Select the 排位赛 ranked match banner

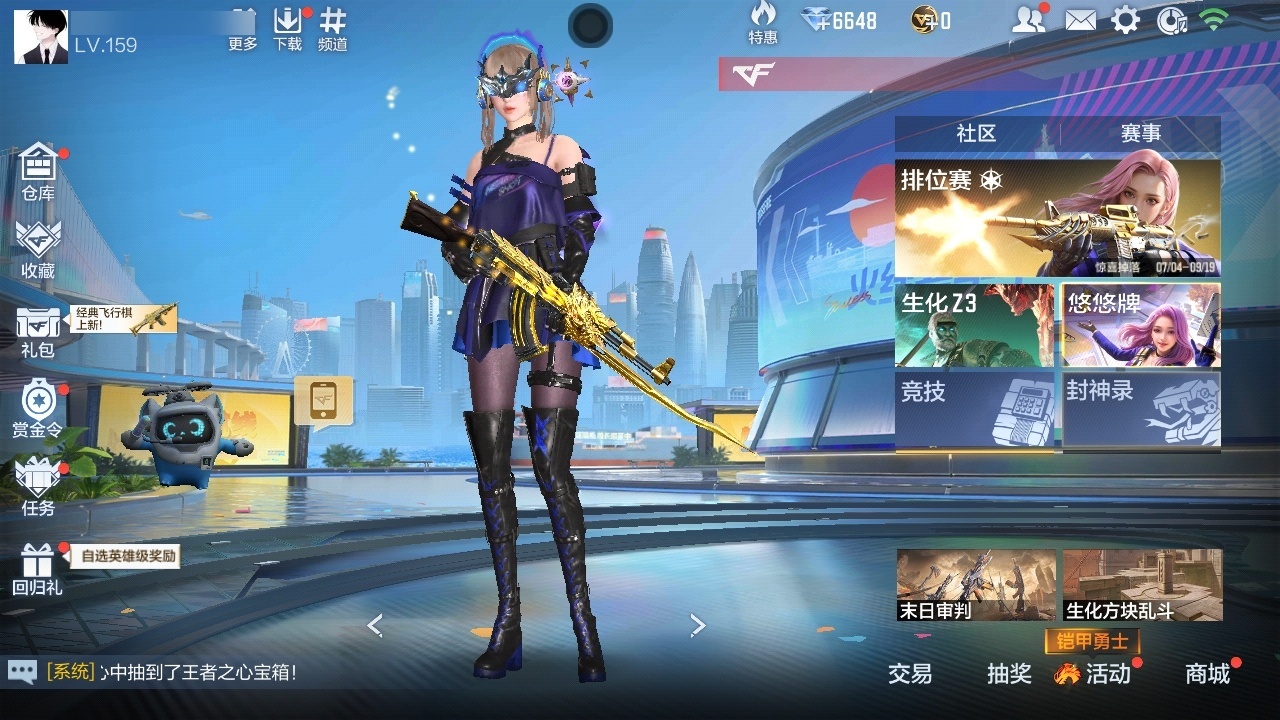(1057, 219)
